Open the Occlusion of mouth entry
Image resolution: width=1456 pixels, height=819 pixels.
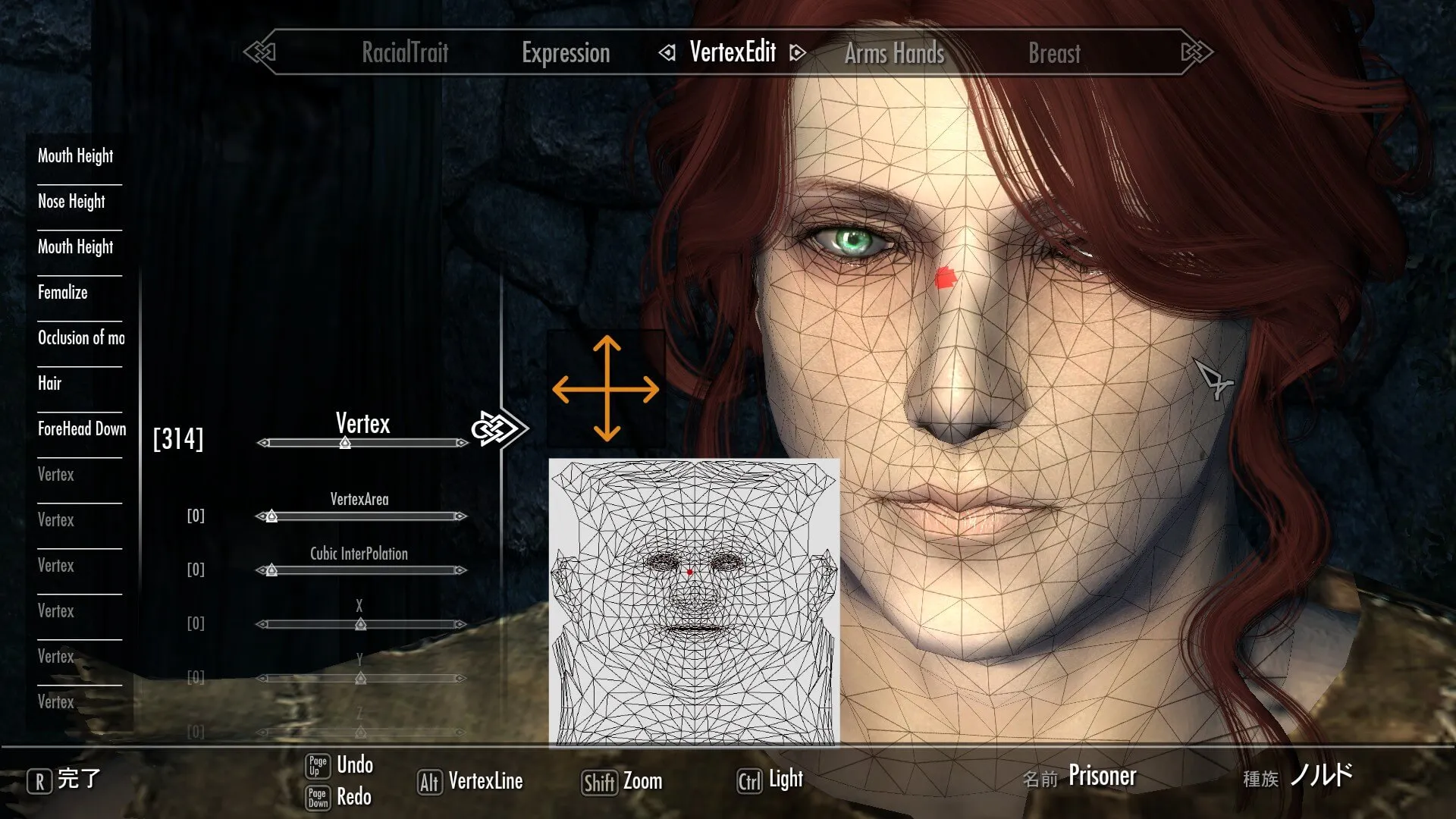(81, 337)
